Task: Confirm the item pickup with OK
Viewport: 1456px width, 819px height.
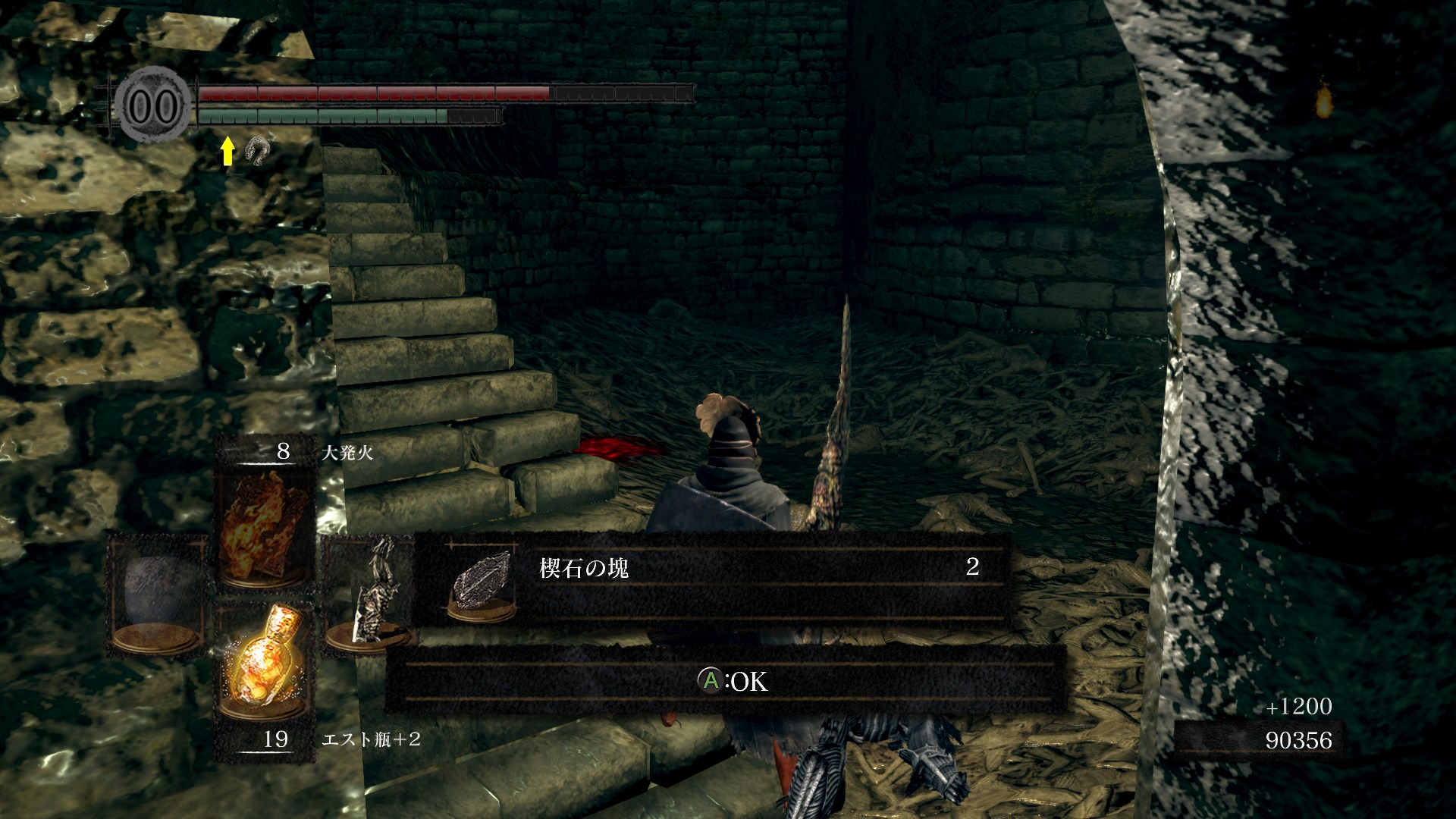Action: click(x=733, y=680)
